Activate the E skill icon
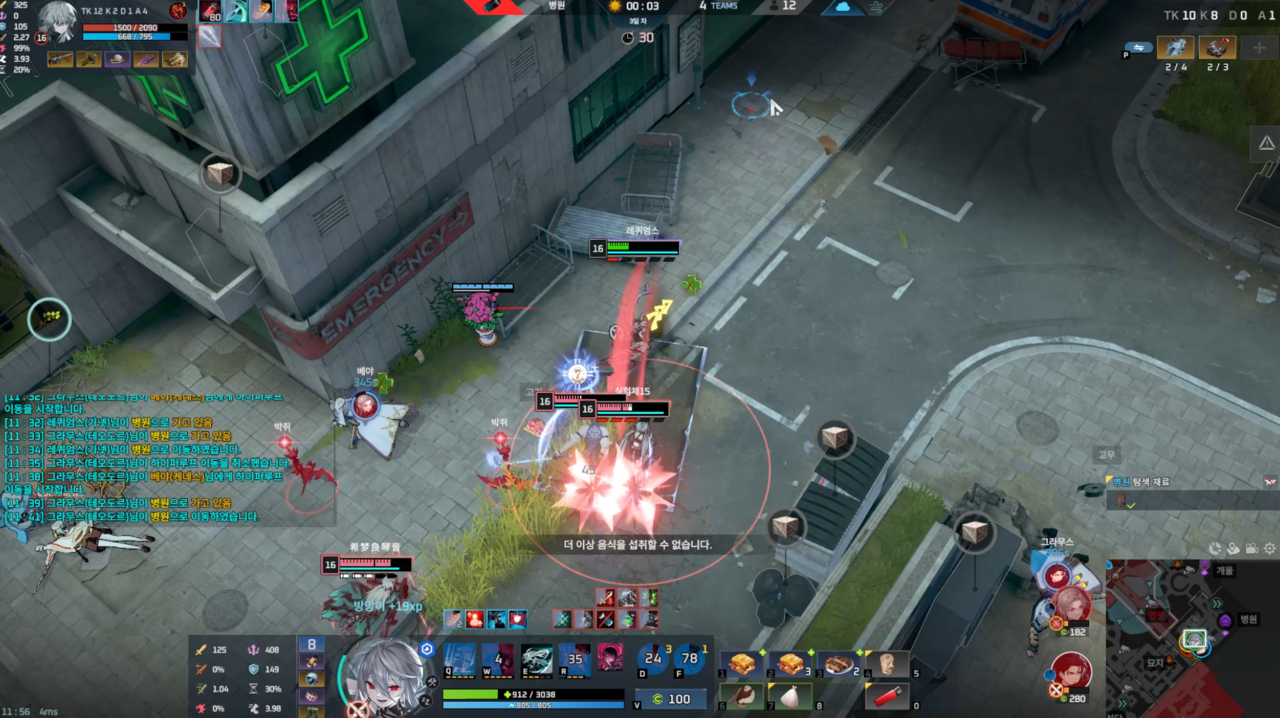This screenshot has height=718, width=1280. click(x=537, y=660)
